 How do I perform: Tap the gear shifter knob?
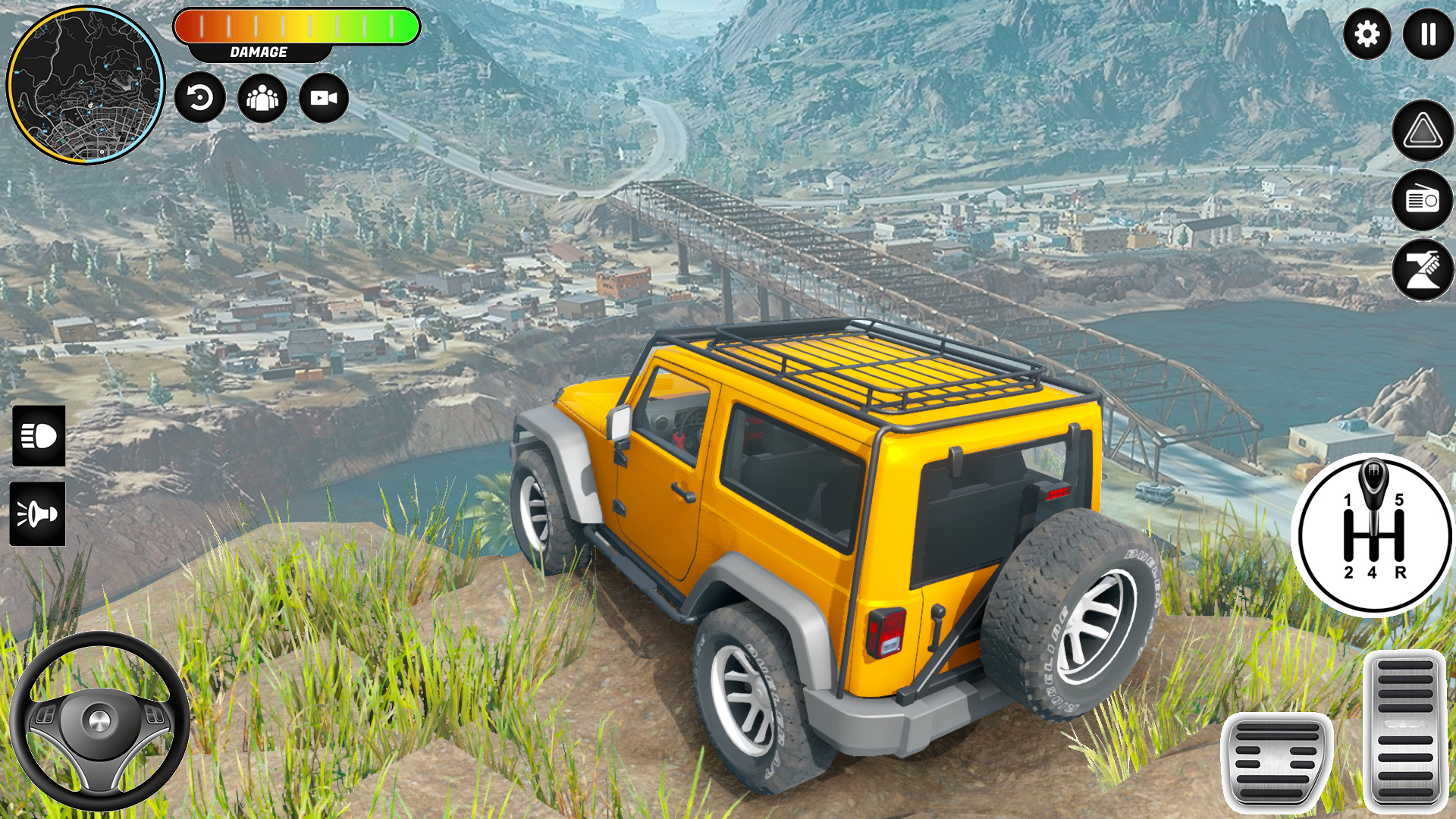pyautogui.click(x=1373, y=485)
